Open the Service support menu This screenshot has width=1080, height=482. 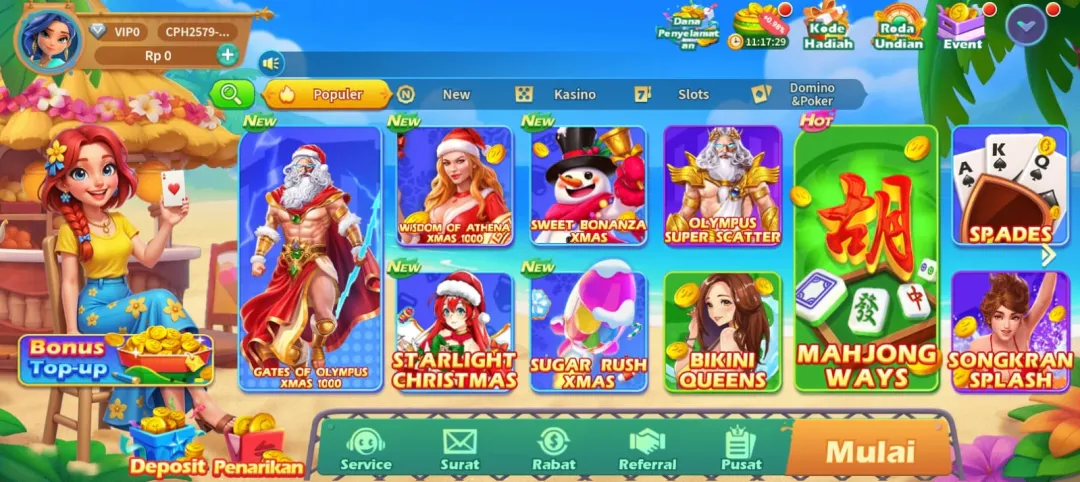click(x=366, y=448)
